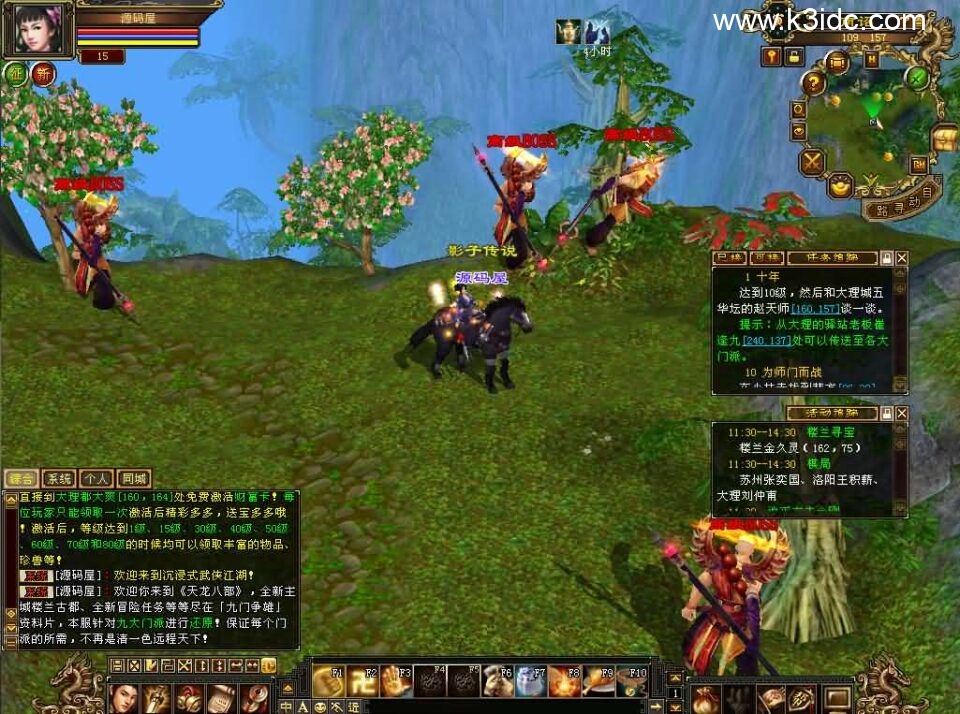Close the quest tracker panel

902,258
